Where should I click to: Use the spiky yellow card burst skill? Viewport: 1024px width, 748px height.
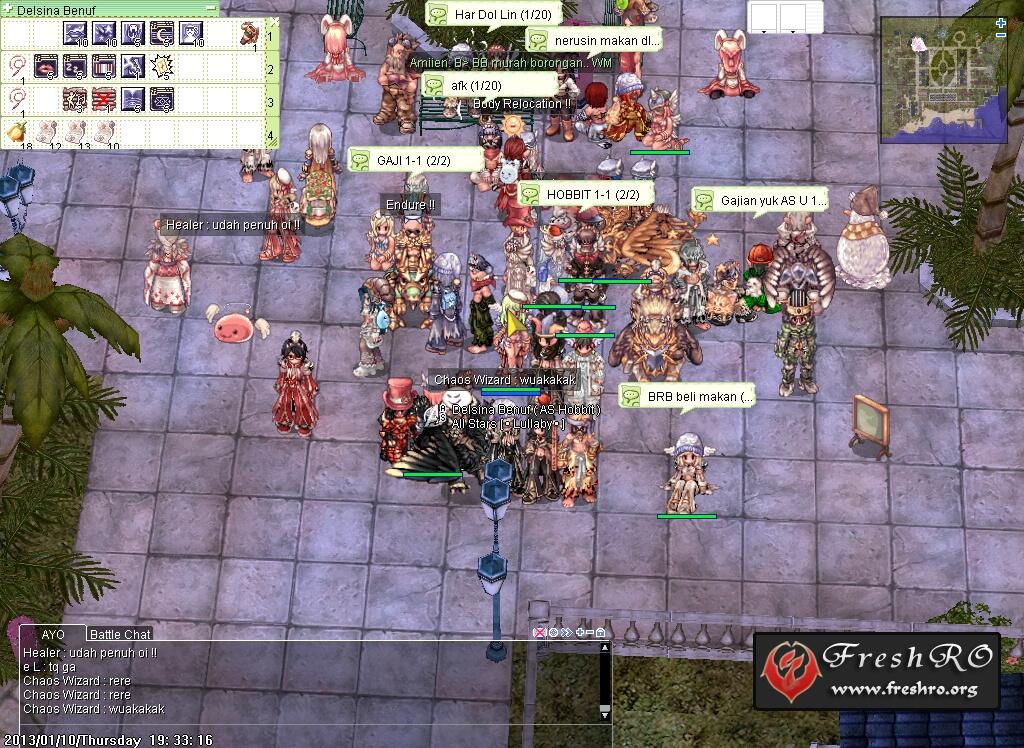pyautogui.click(x=162, y=67)
